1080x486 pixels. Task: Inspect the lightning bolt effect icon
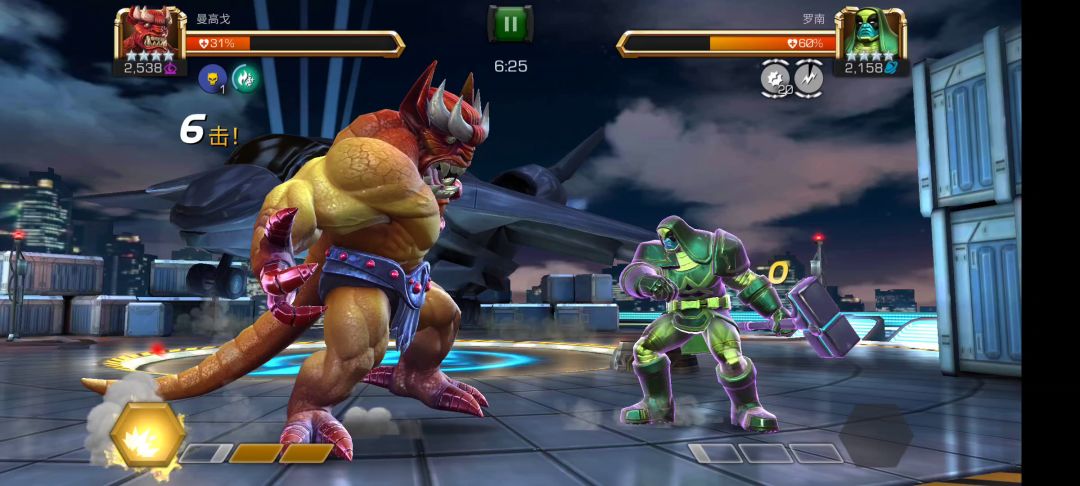[809, 77]
